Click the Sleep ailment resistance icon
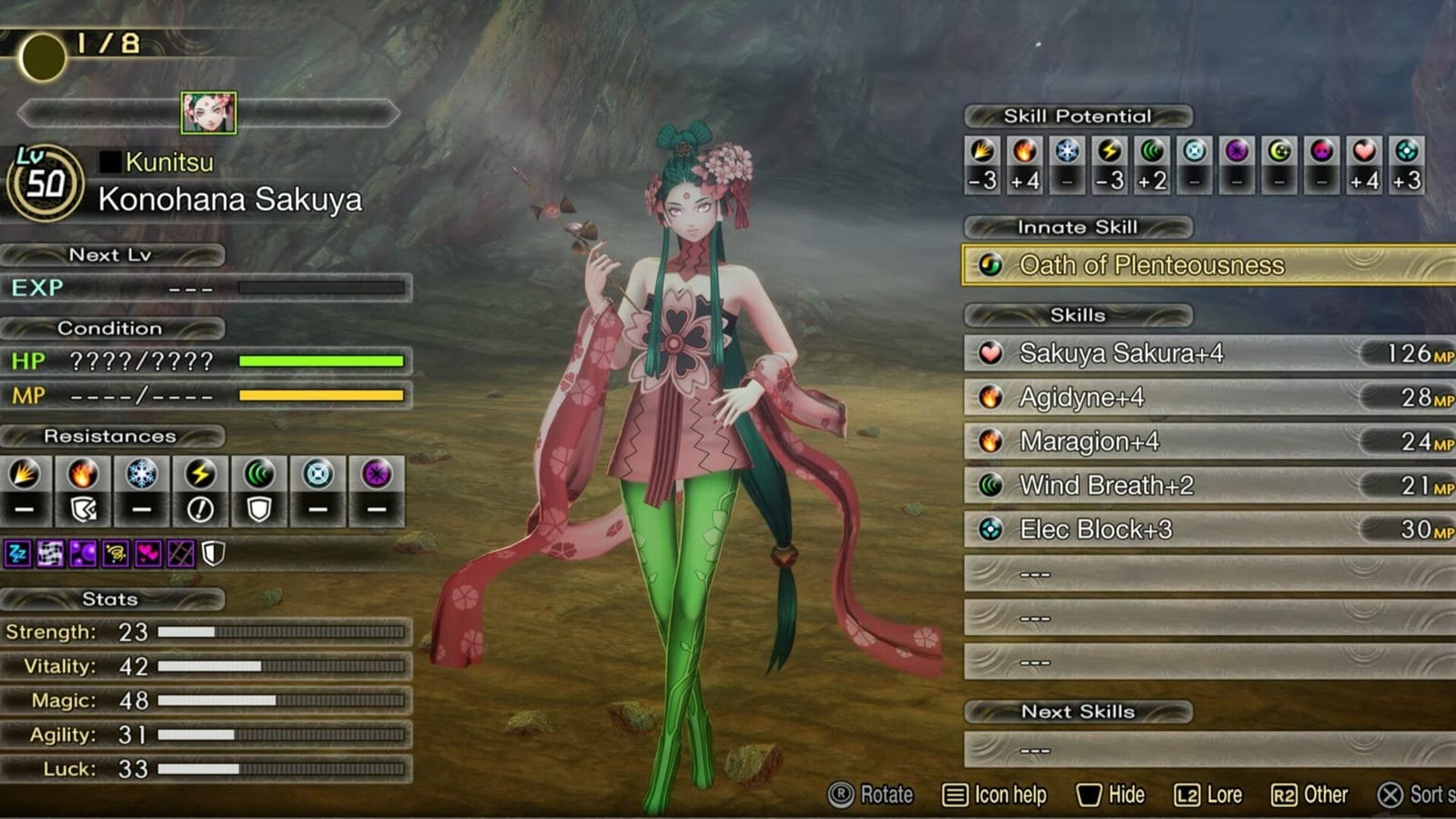 [18, 554]
